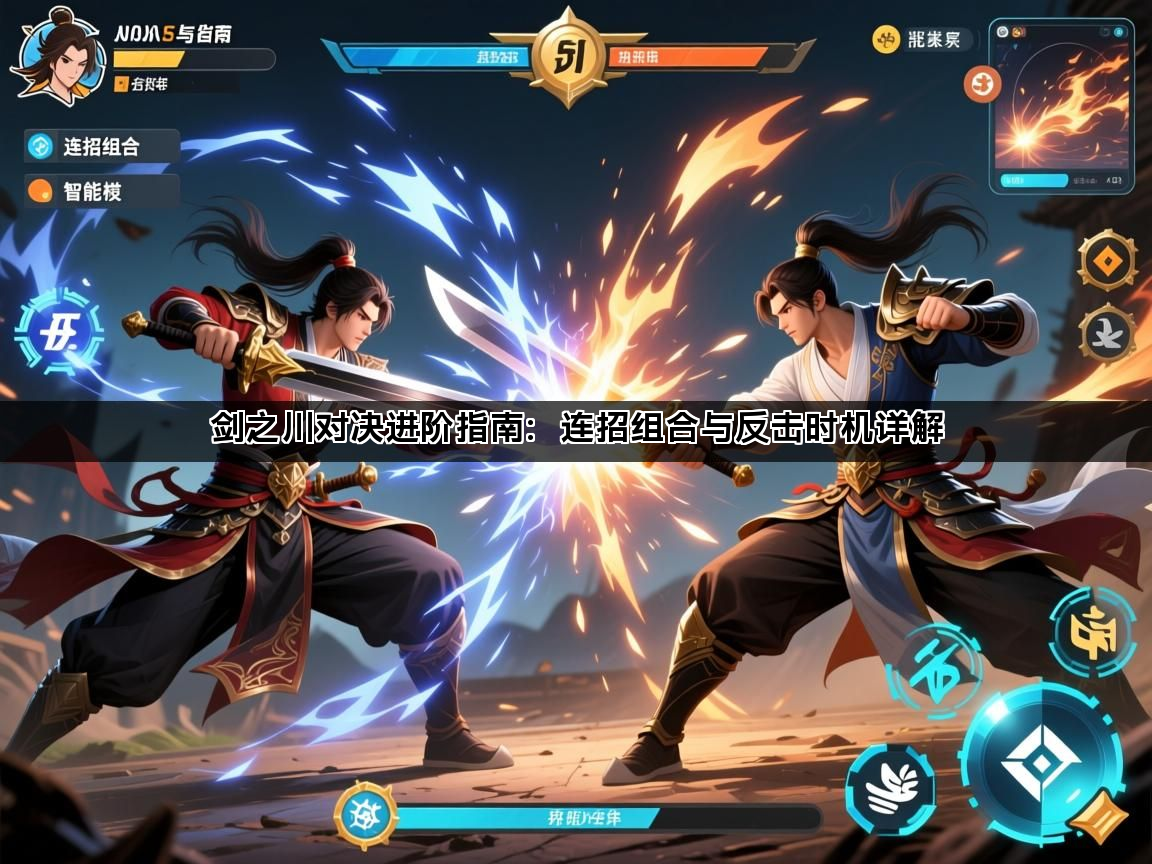Screen dimensions: 1152x864
Task: Click the gear icon on bottom bar
Action: (x=366, y=815)
